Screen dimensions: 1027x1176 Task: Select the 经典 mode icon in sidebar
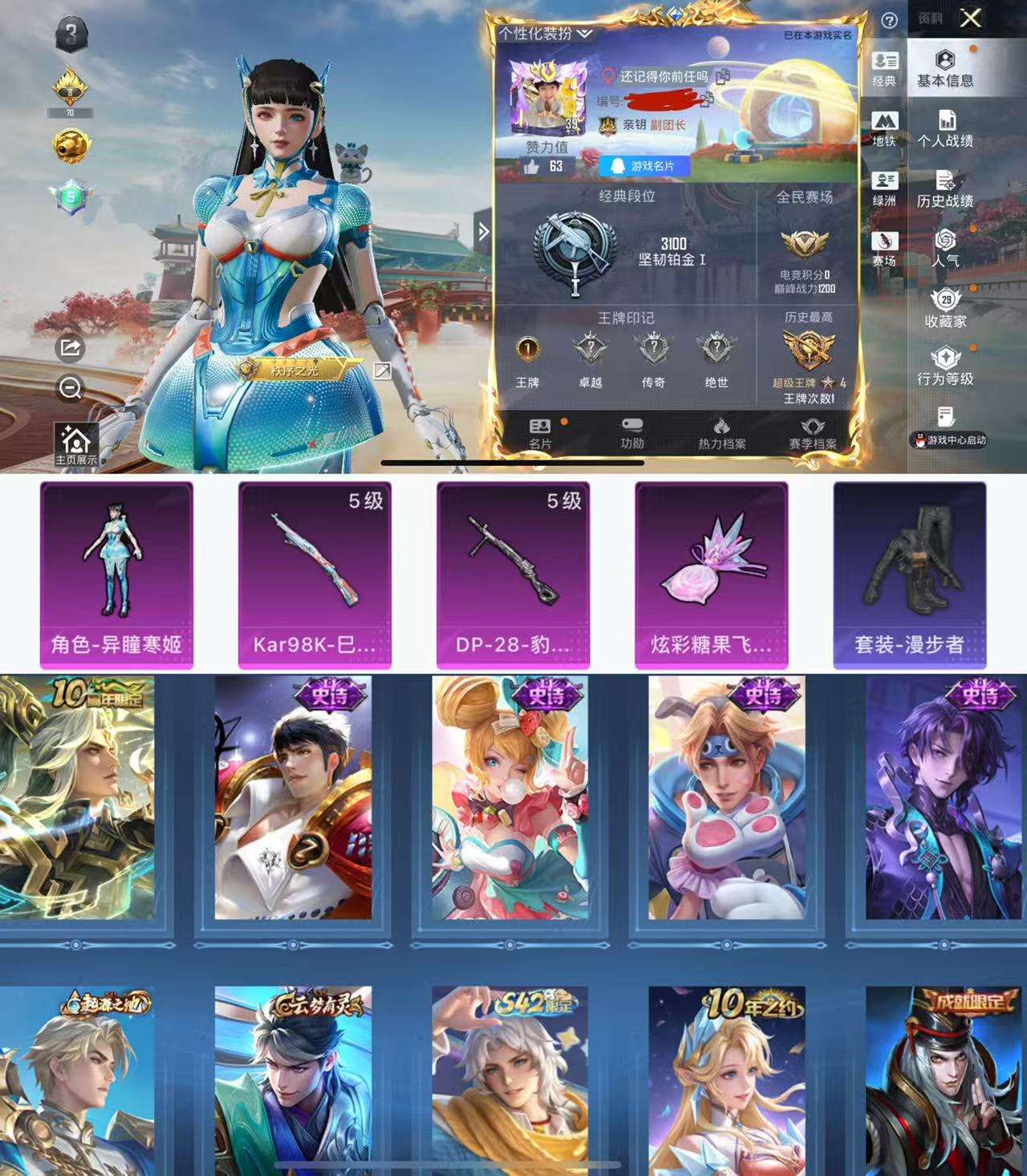pyautogui.click(x=883, y=68)
